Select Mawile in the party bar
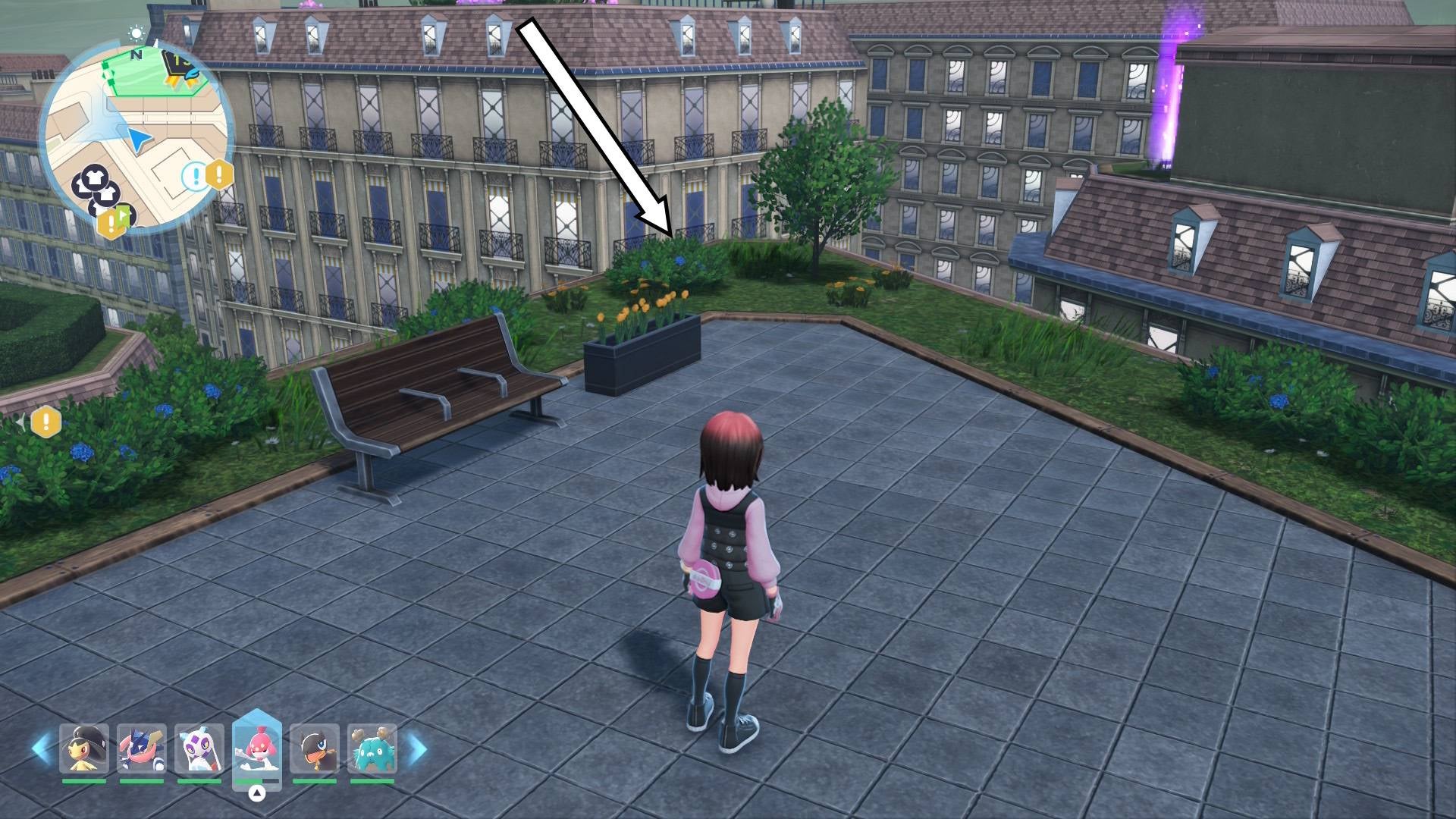This screenshot has height=819, width=1456. click(84, 748)
